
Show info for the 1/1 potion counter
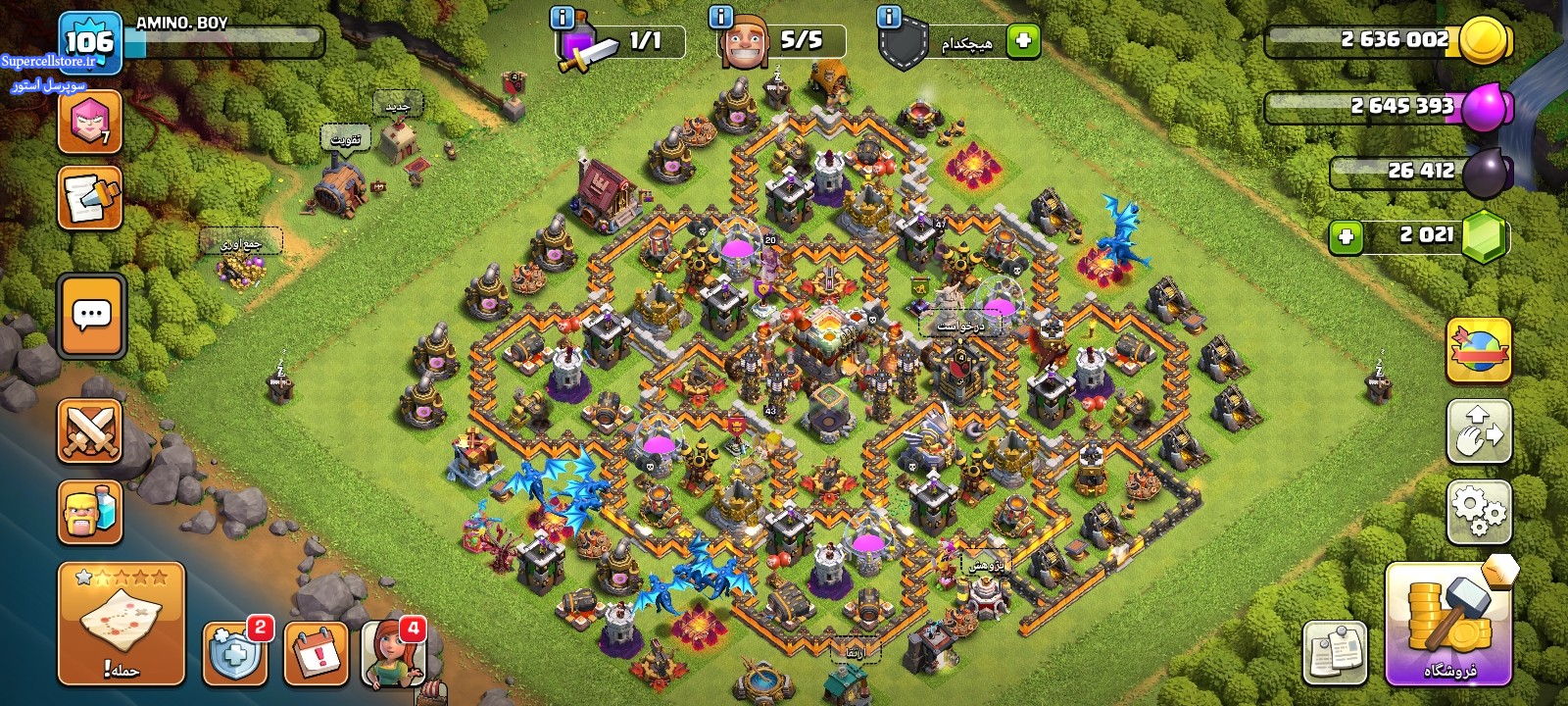coord(563,17)
